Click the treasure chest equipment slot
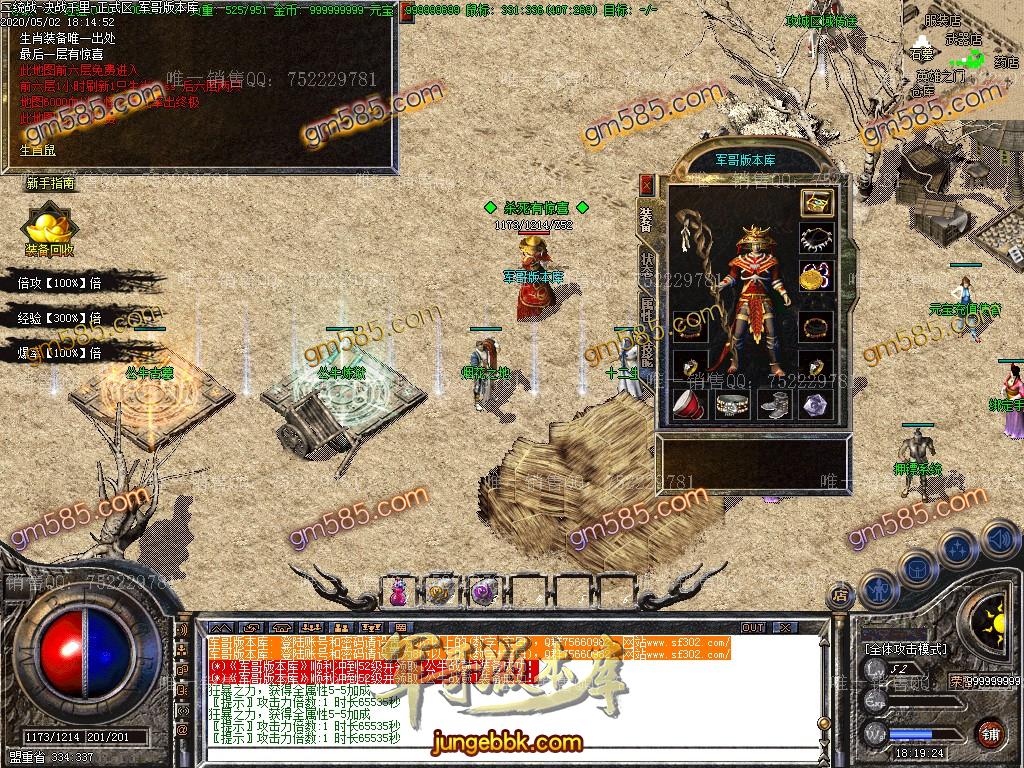1024x768 pixels. (816, 202)
